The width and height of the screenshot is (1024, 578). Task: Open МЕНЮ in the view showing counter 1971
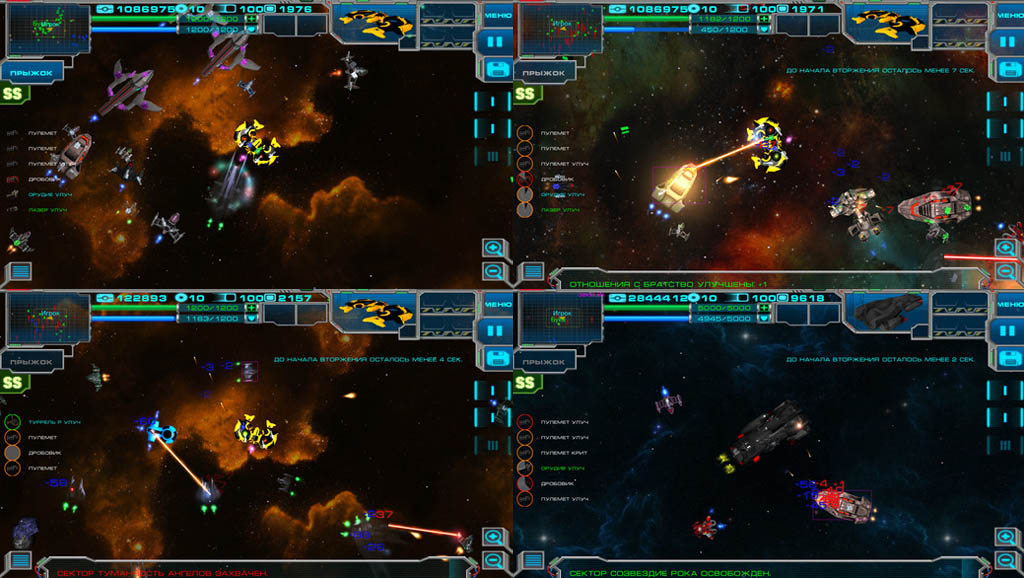[x=1008, y=16]
